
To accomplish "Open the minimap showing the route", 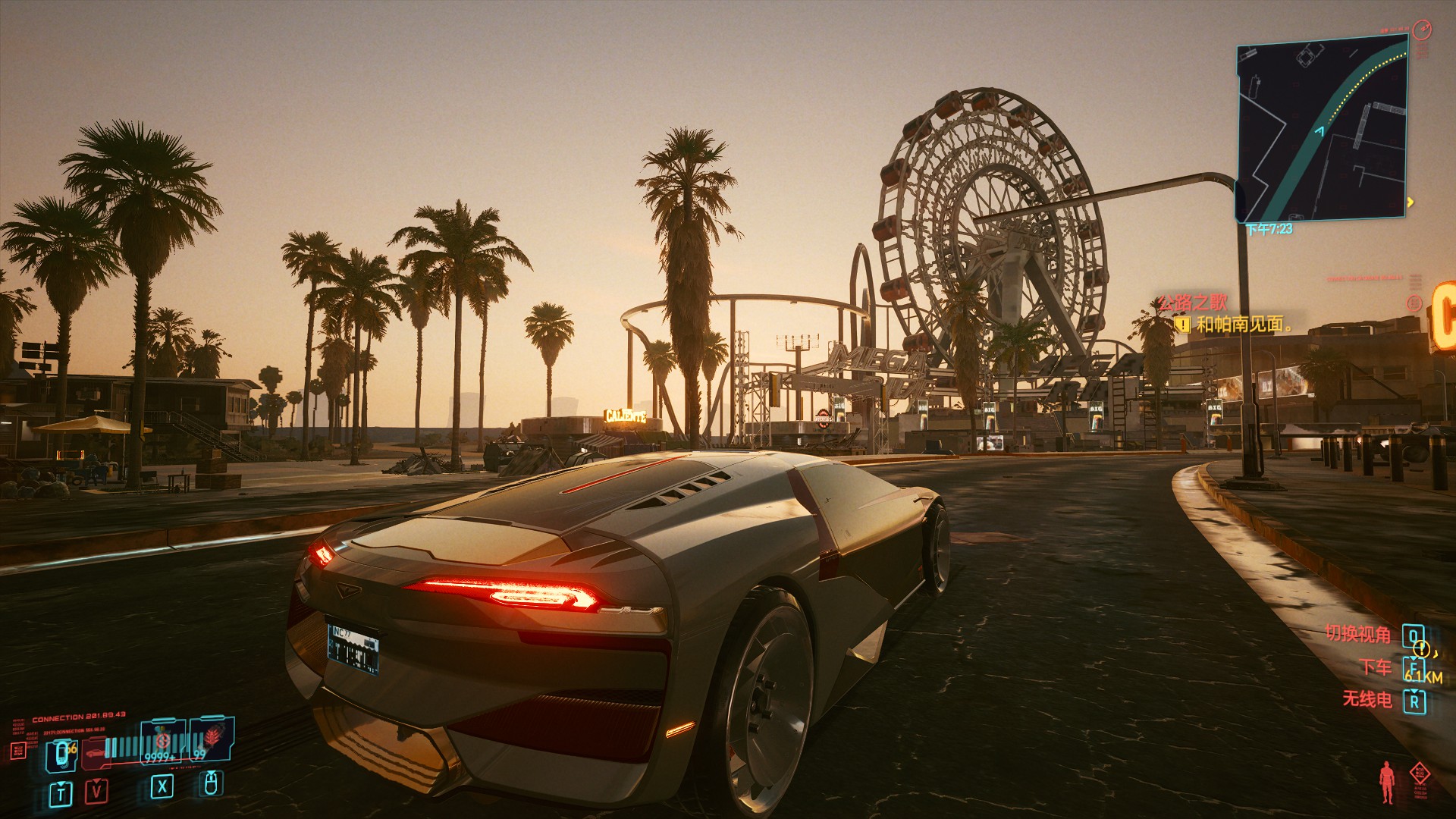I will 1322,129.
